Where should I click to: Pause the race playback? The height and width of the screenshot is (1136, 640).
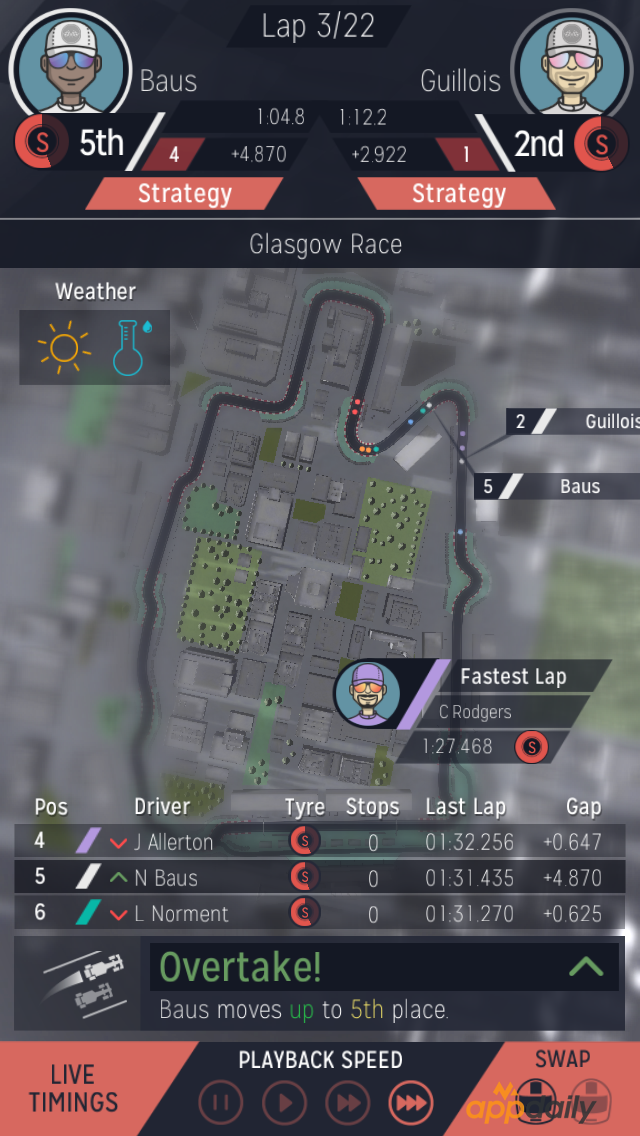221,1104
